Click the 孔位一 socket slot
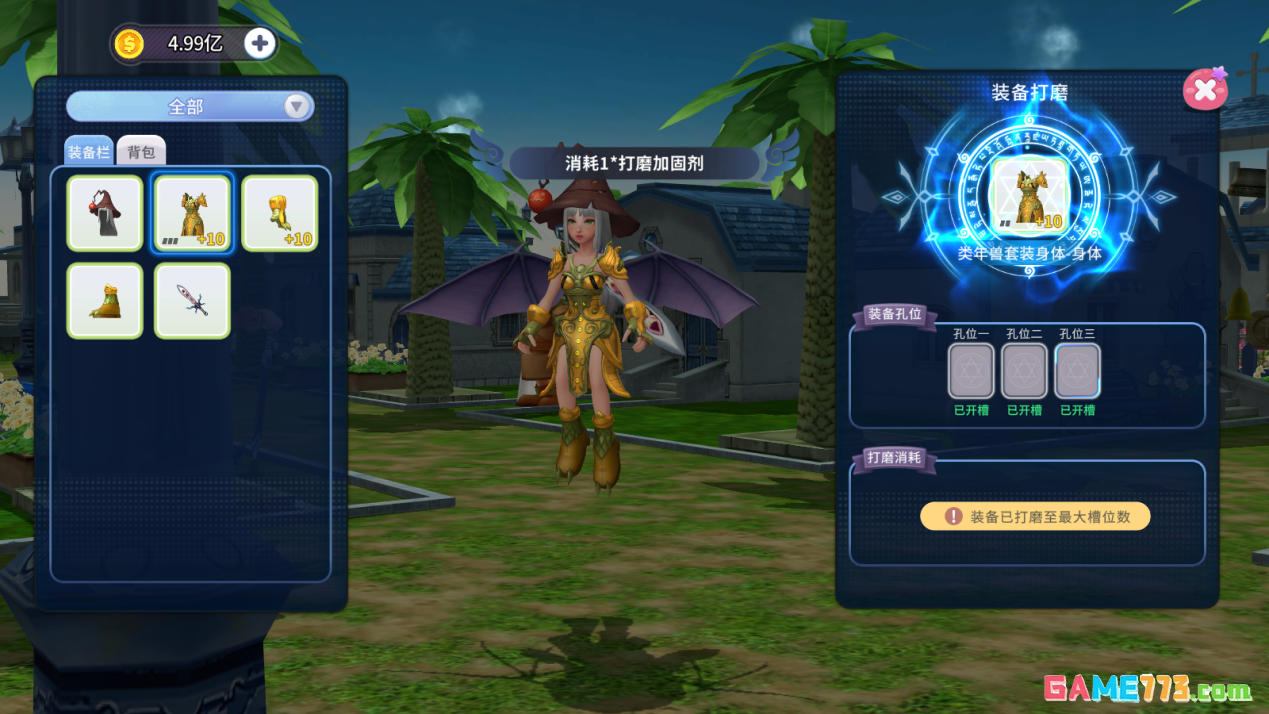The image size is (1269, 714). (970, 371)
